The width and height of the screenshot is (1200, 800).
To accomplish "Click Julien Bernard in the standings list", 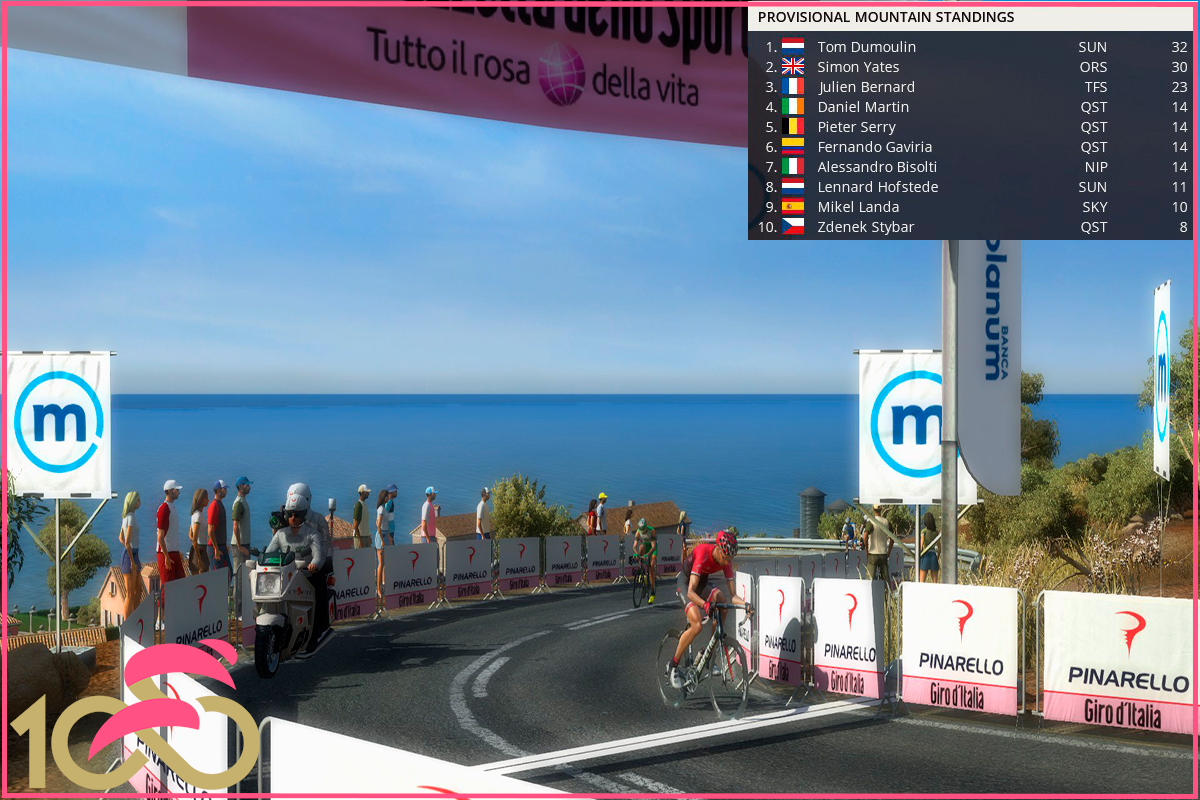I will 865,87.
